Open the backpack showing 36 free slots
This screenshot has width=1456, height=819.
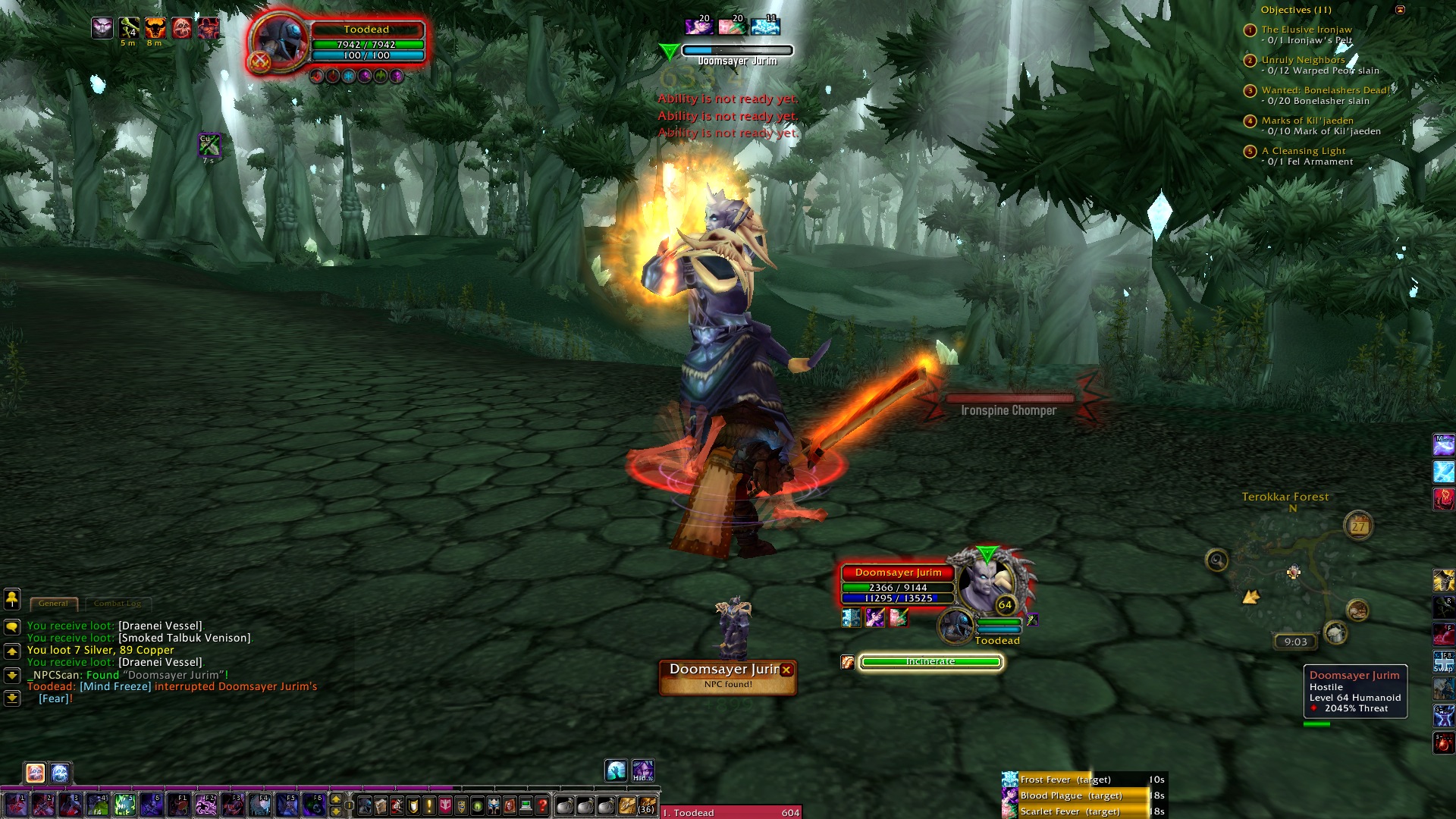click(x=646, y=805)
